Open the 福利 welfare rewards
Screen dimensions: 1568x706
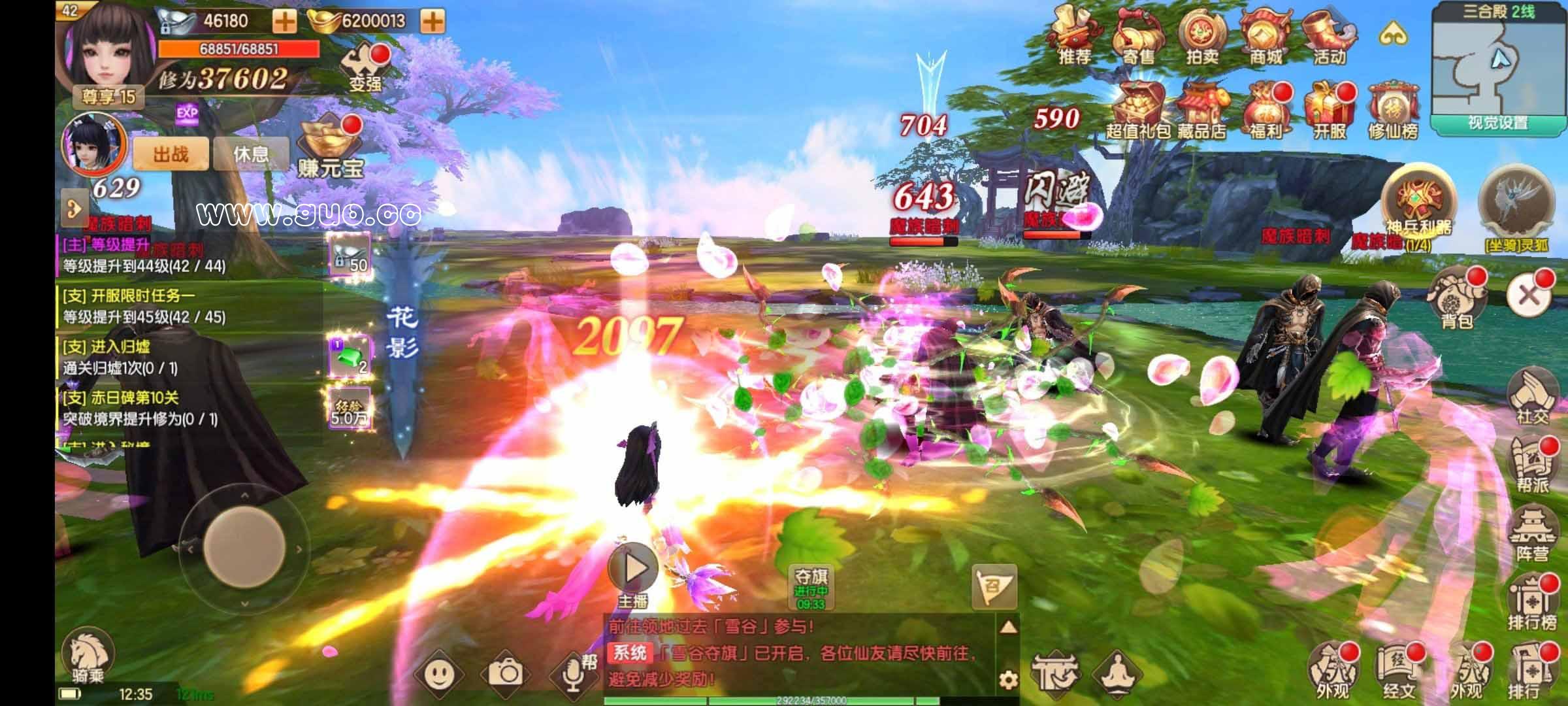tap(1266, 110)
